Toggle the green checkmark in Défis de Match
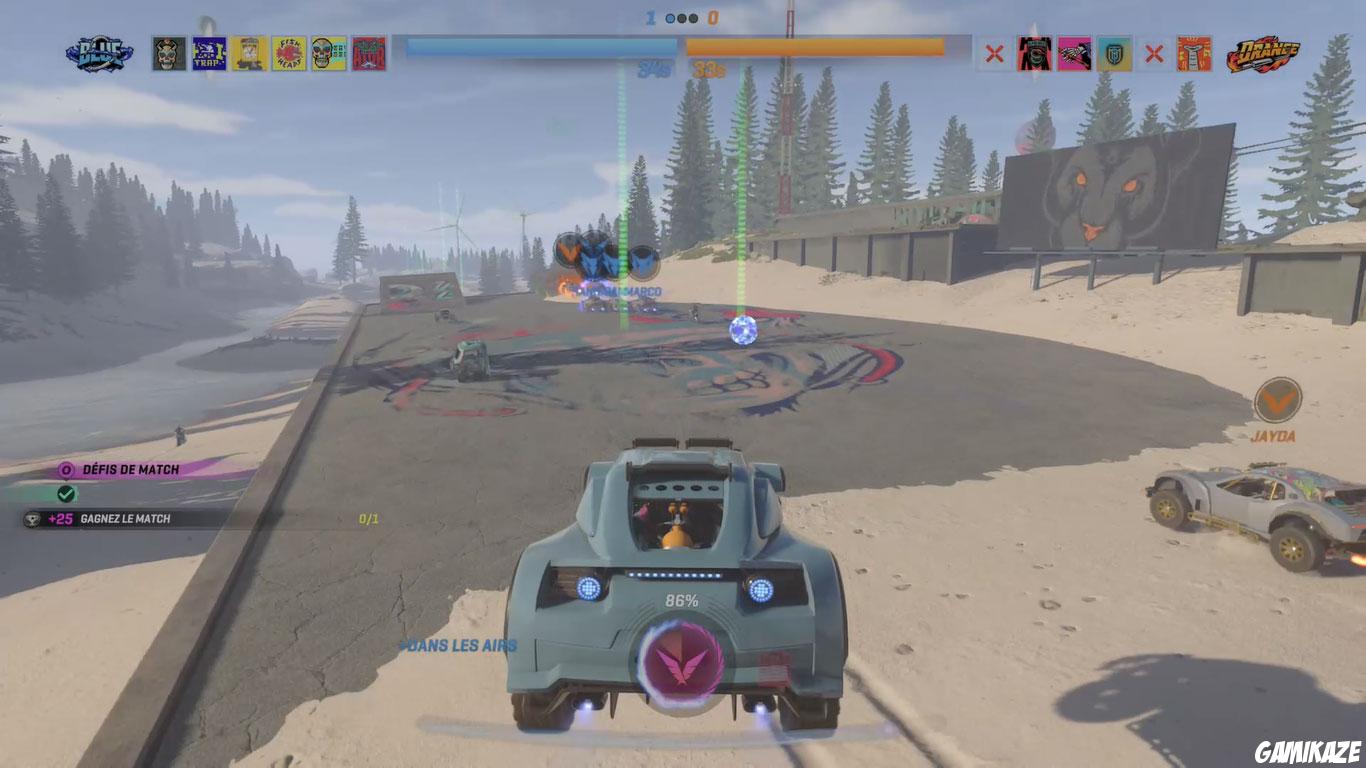Viewport: 1366px width, 768px height. click(x=65, y=492)
